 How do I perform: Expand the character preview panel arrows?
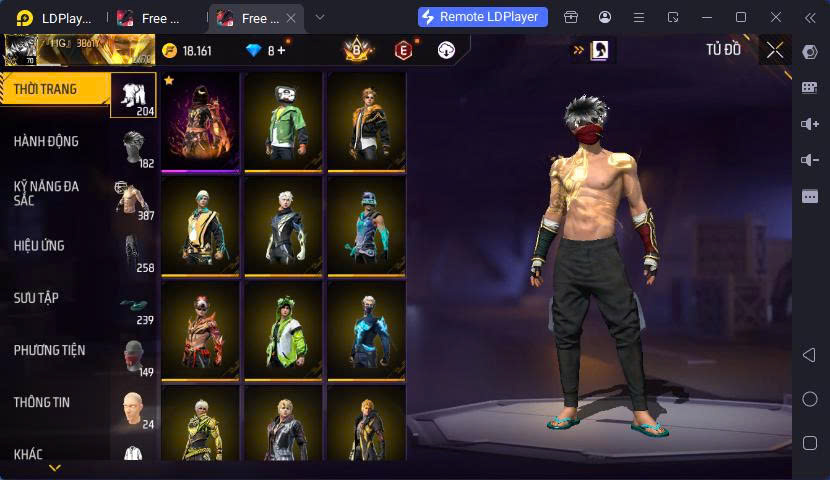point(578,50)
